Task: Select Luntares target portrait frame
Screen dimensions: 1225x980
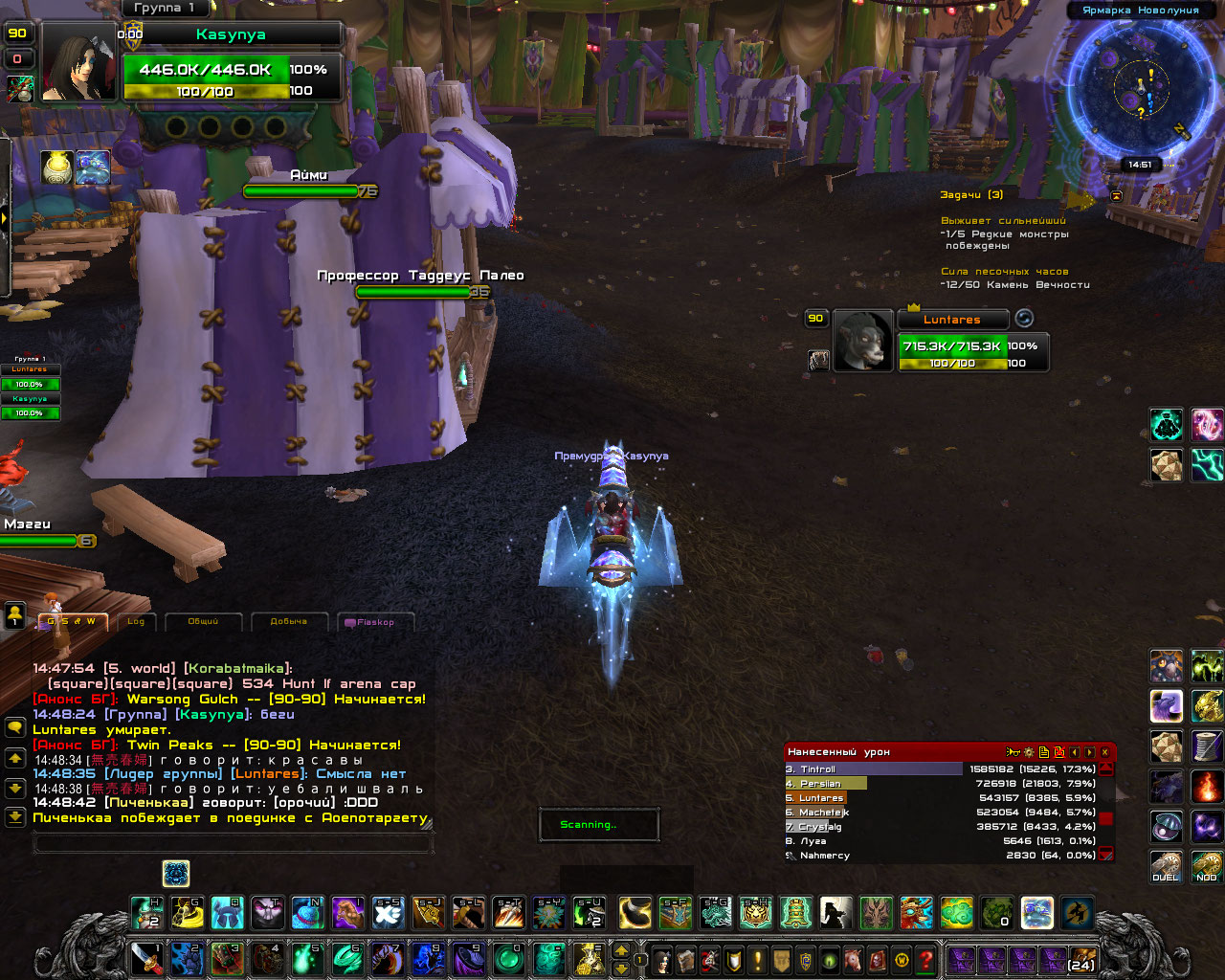Action: [863, 341]
